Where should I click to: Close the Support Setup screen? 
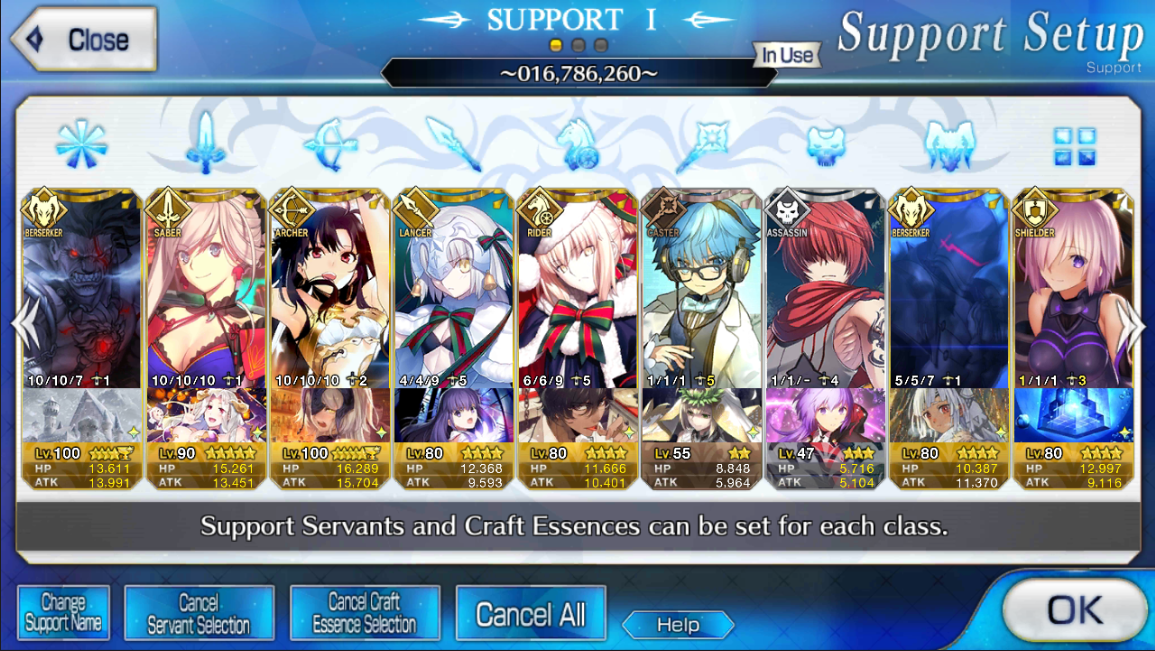pos(84,40)
